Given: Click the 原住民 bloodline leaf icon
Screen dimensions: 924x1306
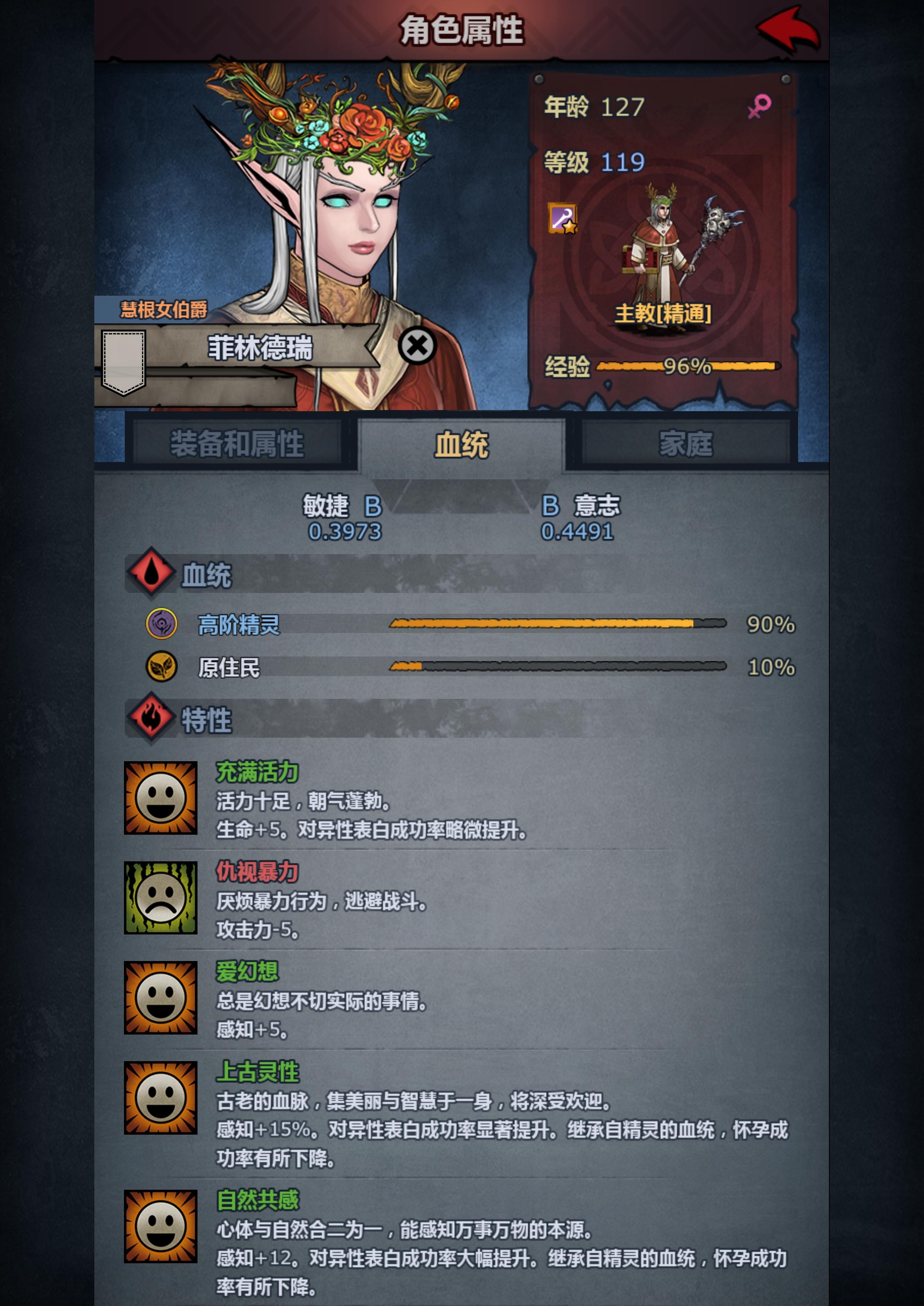Looking at the screenshot, I should [x=162, y=666].
